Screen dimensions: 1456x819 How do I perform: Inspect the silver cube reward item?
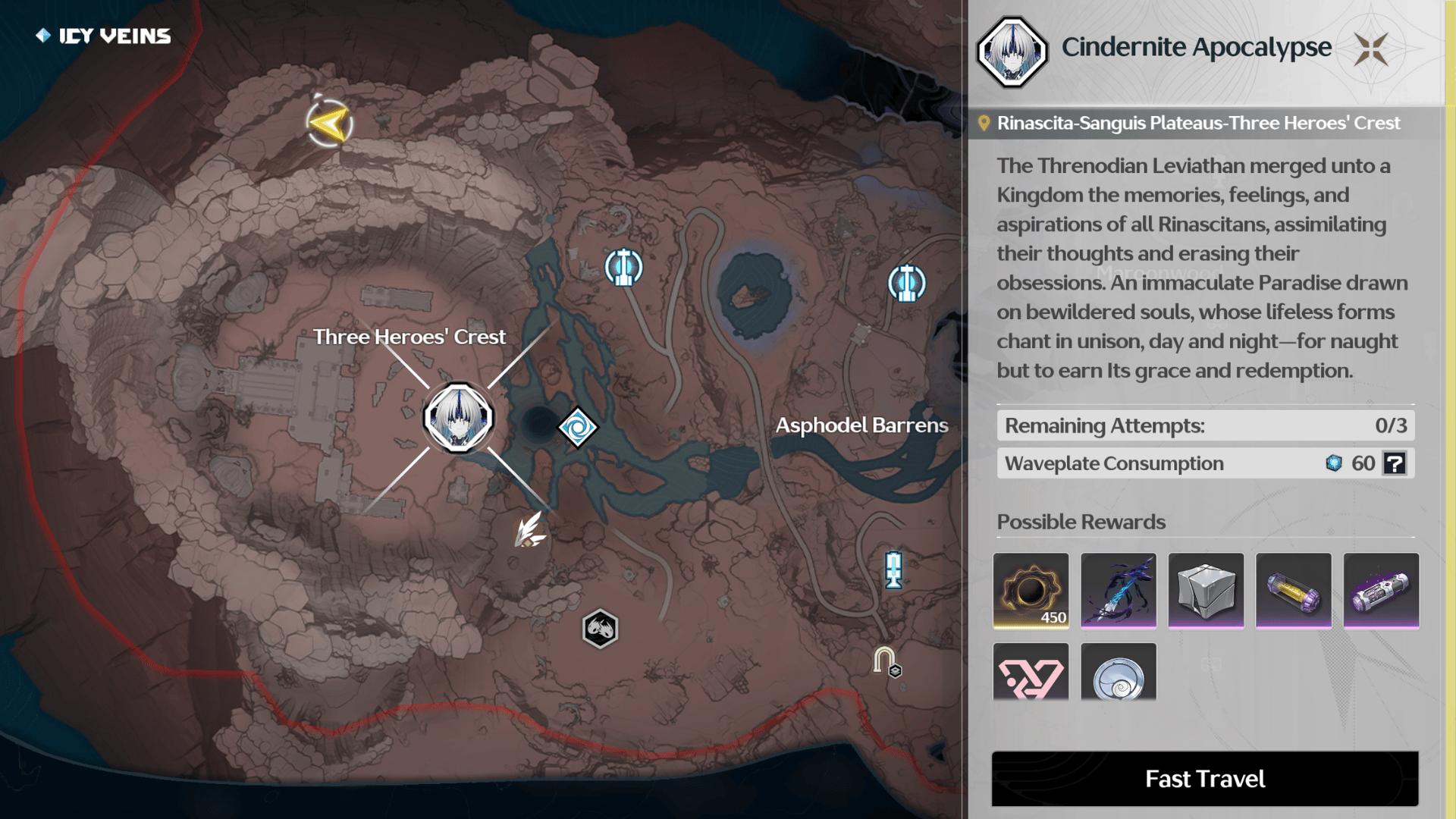coord(1206,591)
